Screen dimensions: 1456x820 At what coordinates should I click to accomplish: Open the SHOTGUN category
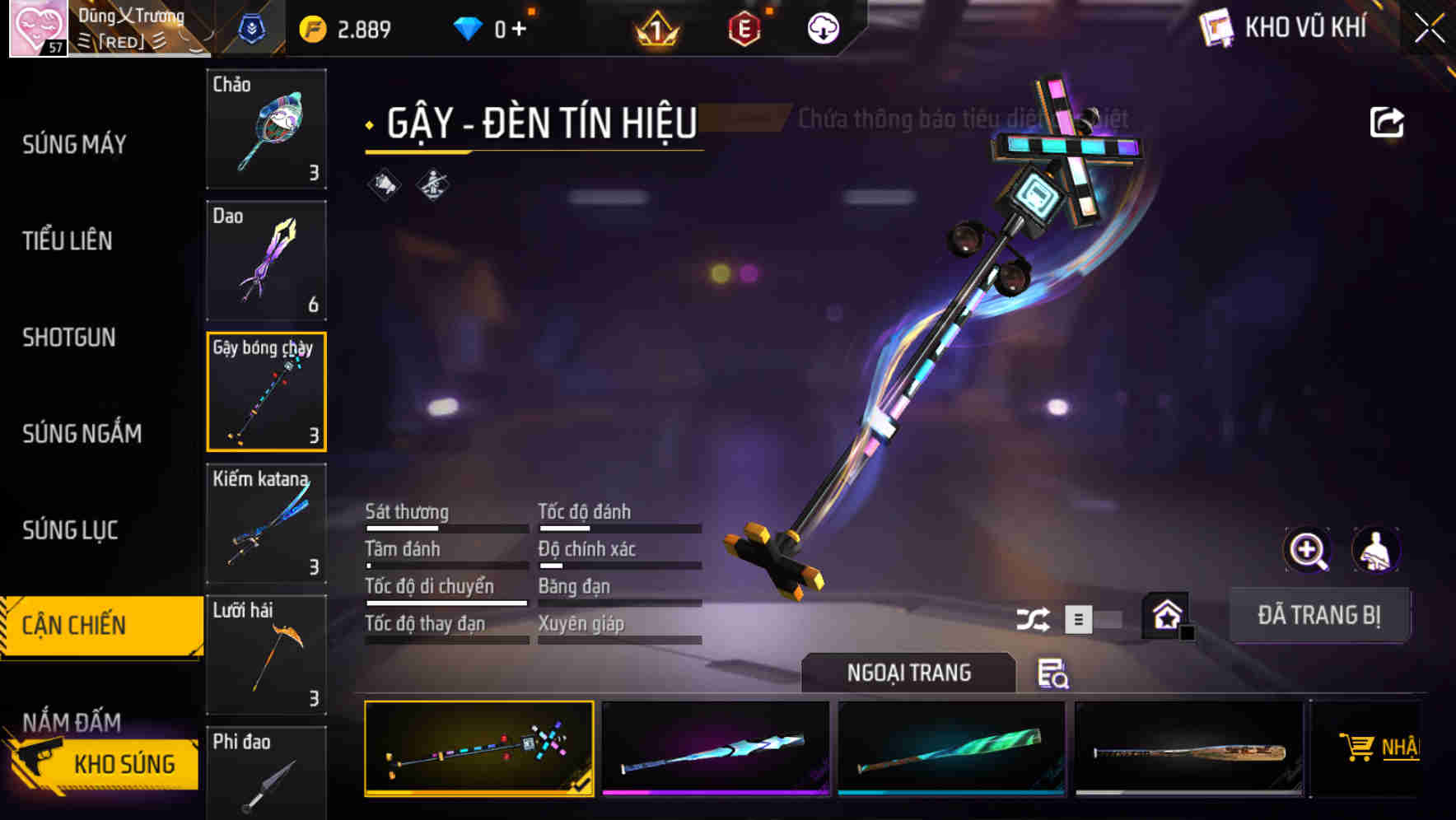click(x=69, y=338)
